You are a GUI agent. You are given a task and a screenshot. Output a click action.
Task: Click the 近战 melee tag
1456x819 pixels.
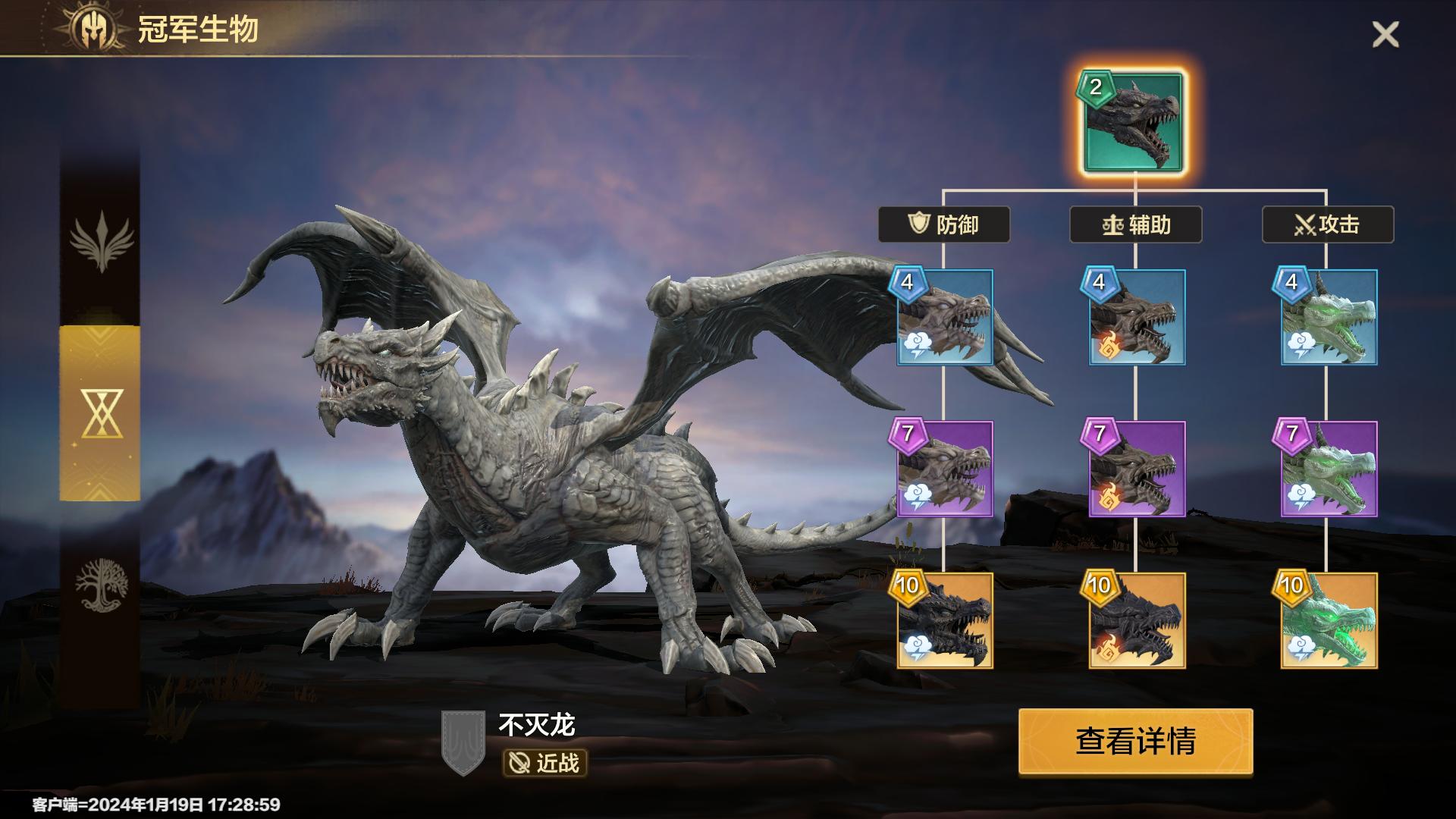click(545, 763)
